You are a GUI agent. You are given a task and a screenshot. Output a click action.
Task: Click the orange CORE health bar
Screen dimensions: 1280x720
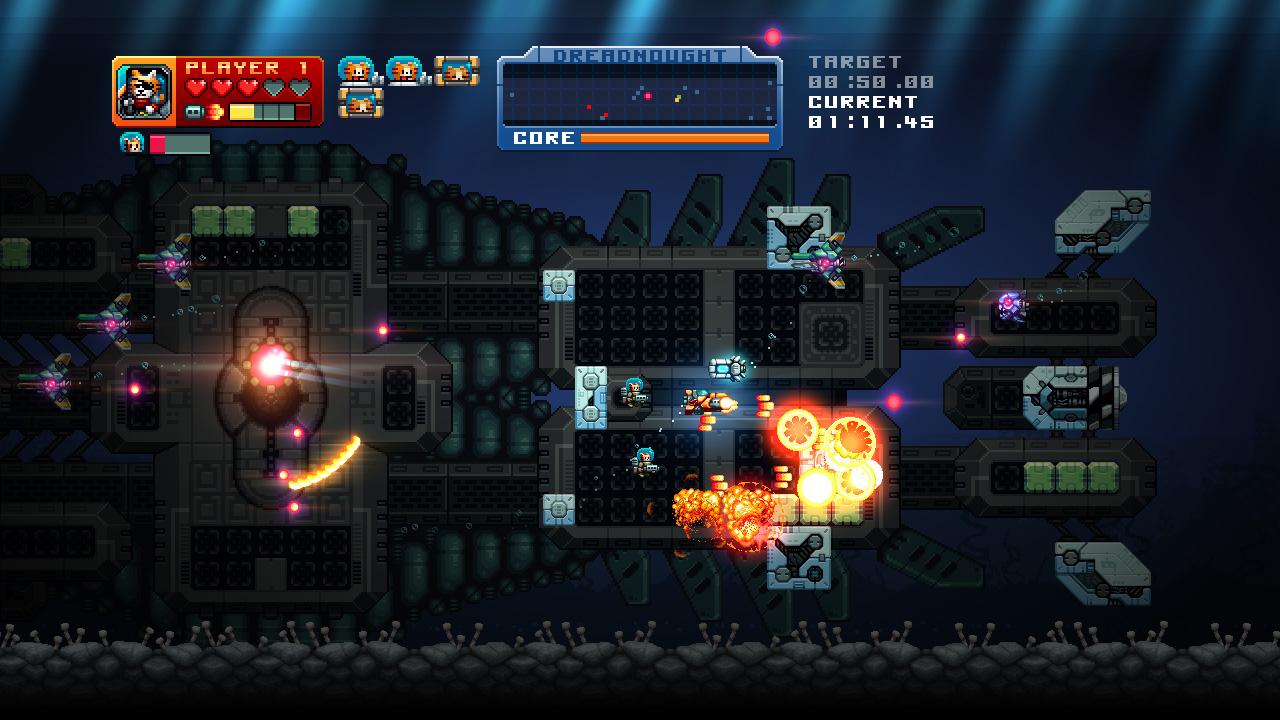click(675, 137)
